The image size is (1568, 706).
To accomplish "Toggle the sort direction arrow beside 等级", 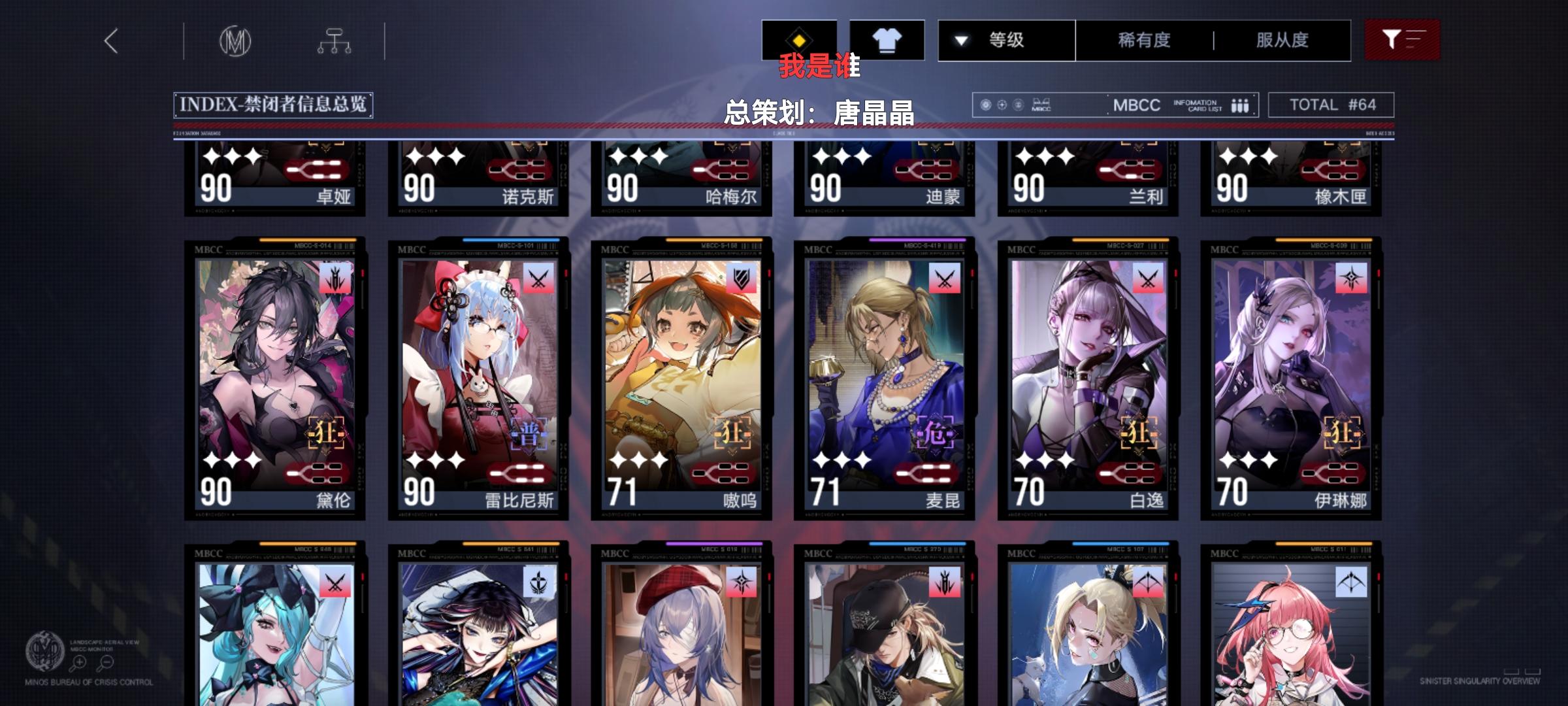I will coord(960,40).
